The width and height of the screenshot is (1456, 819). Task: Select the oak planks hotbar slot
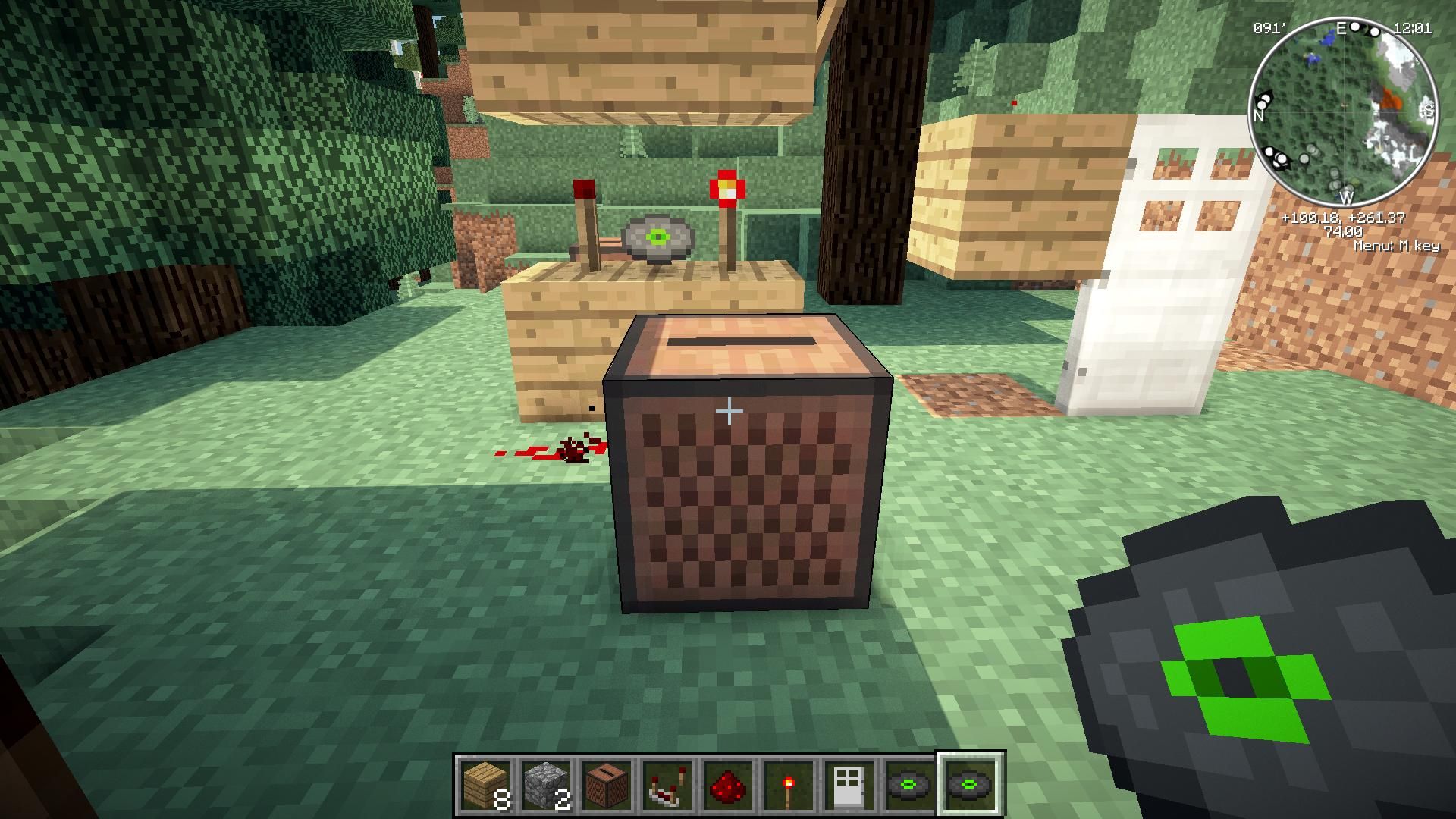(485, 785)
